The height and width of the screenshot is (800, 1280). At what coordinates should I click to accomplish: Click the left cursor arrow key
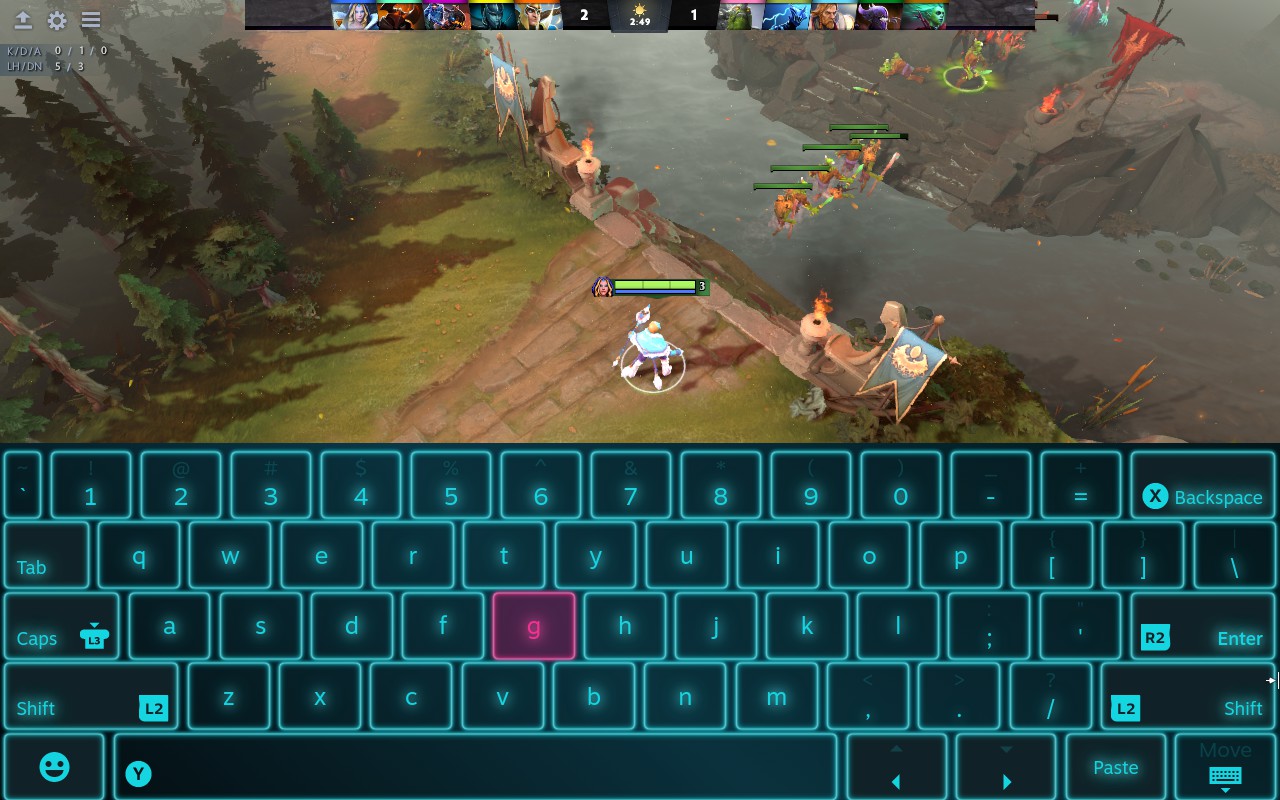tap(895, 766)
